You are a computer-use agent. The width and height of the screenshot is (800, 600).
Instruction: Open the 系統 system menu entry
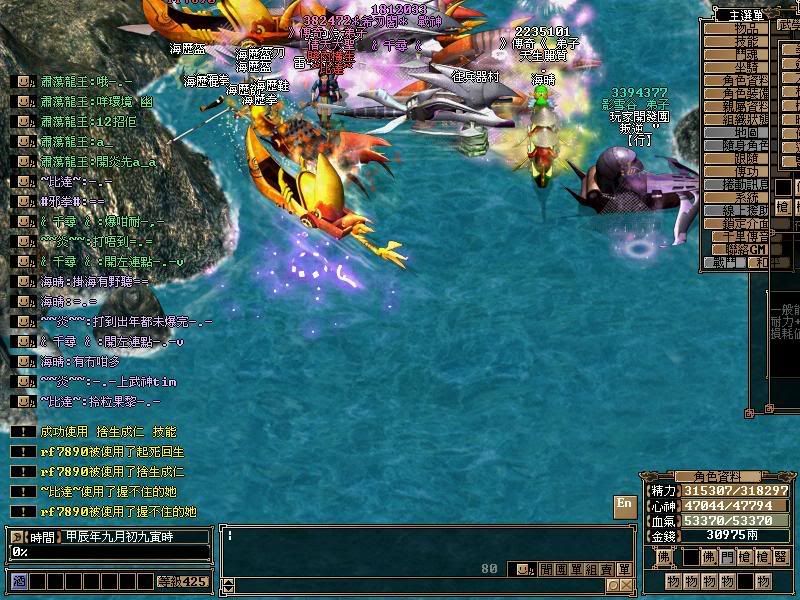(x=744, y=197)
